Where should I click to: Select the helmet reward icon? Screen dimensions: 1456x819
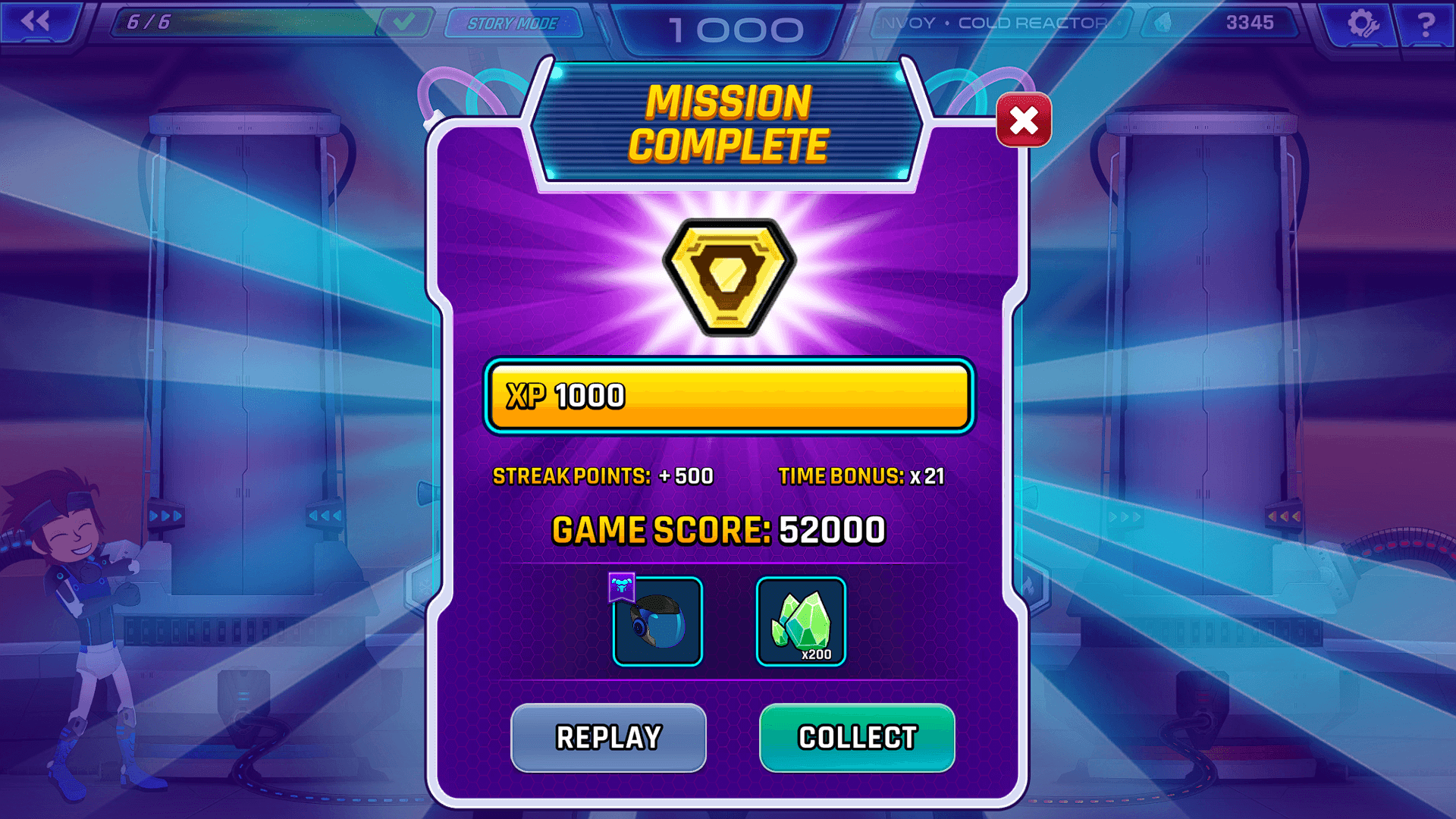[657, 622]
